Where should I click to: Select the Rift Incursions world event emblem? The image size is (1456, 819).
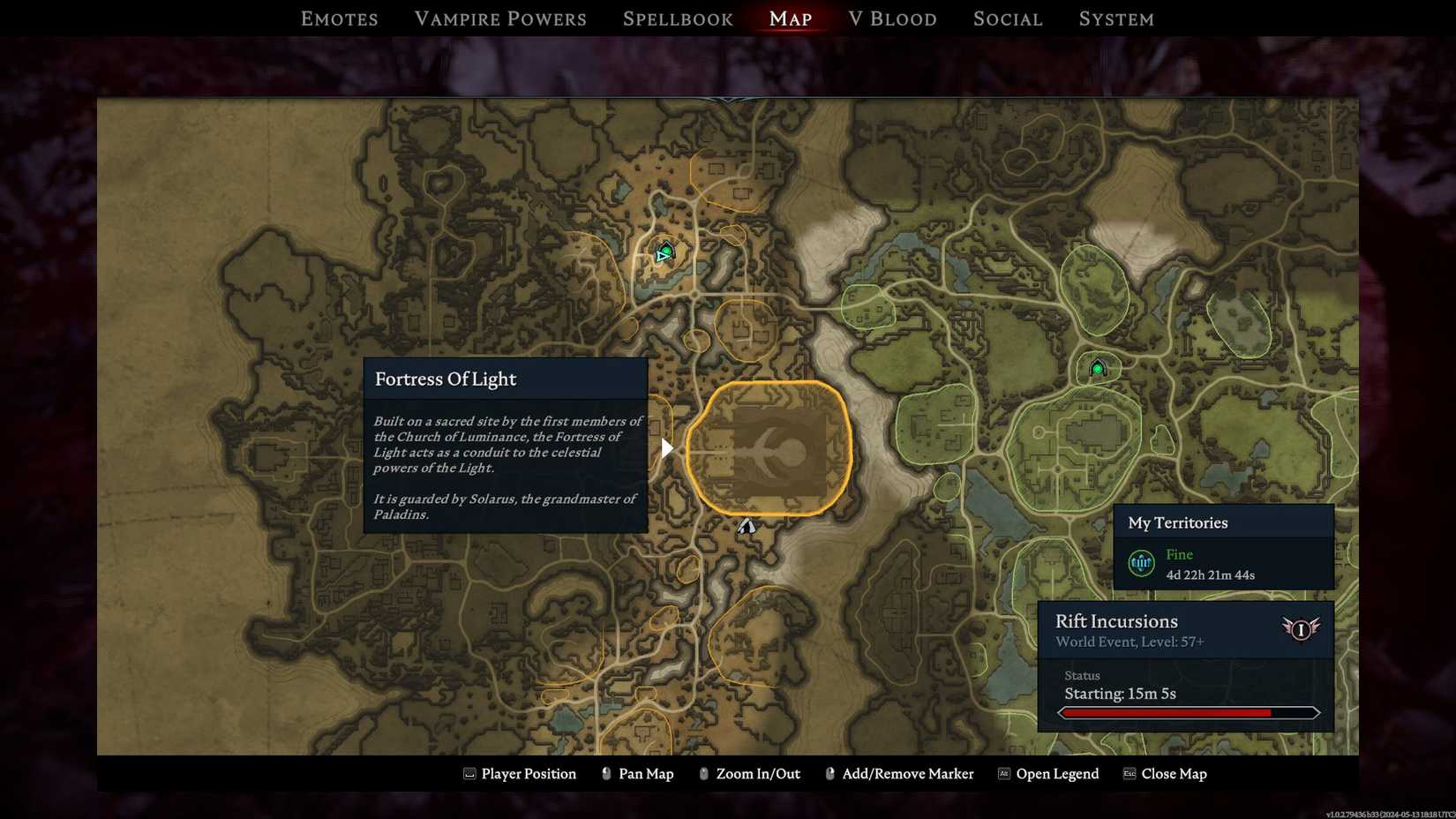coord(1301,628)
